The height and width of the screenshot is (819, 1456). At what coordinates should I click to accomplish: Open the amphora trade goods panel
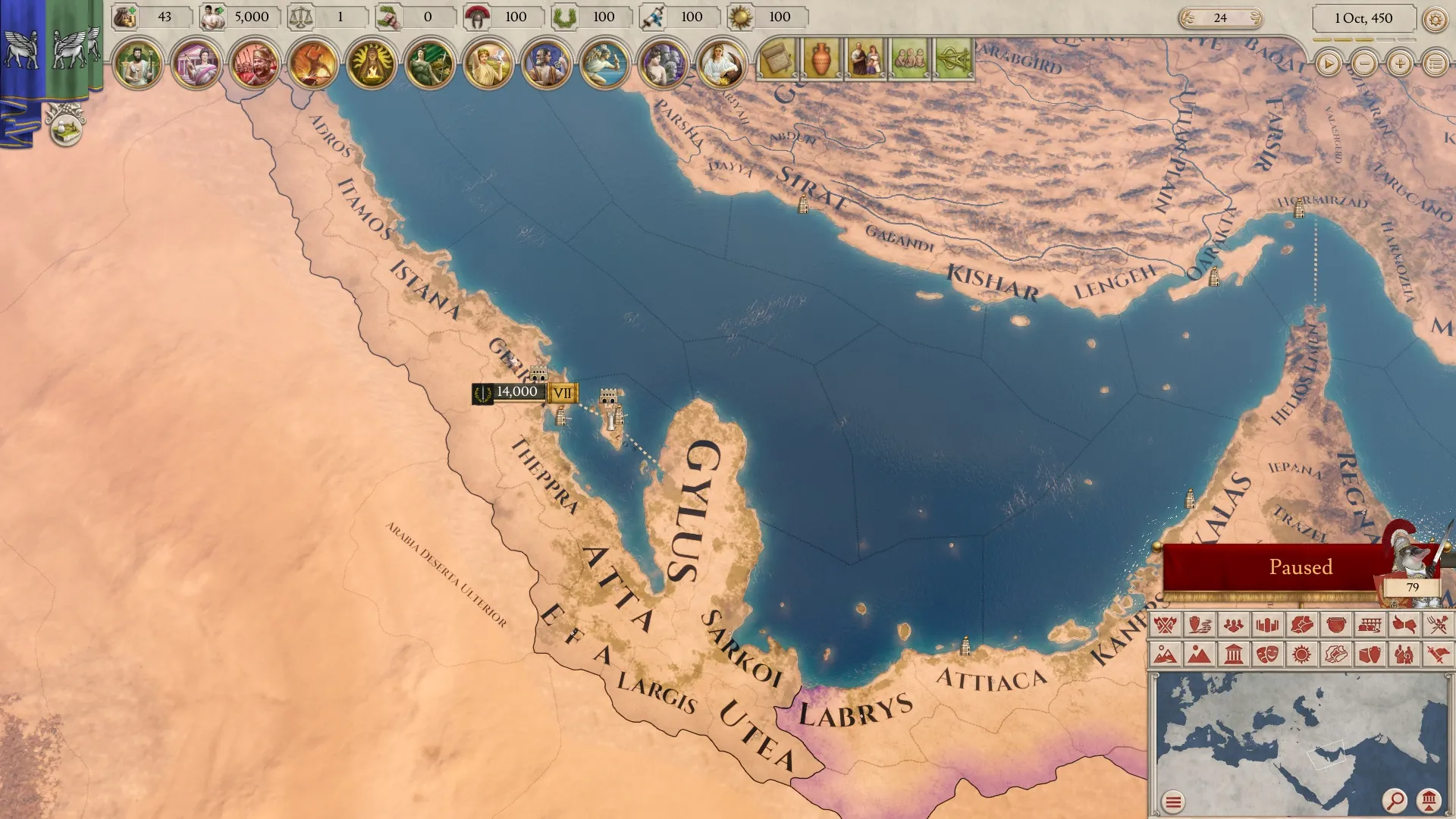pyautogui.click(x=821, y=58)
